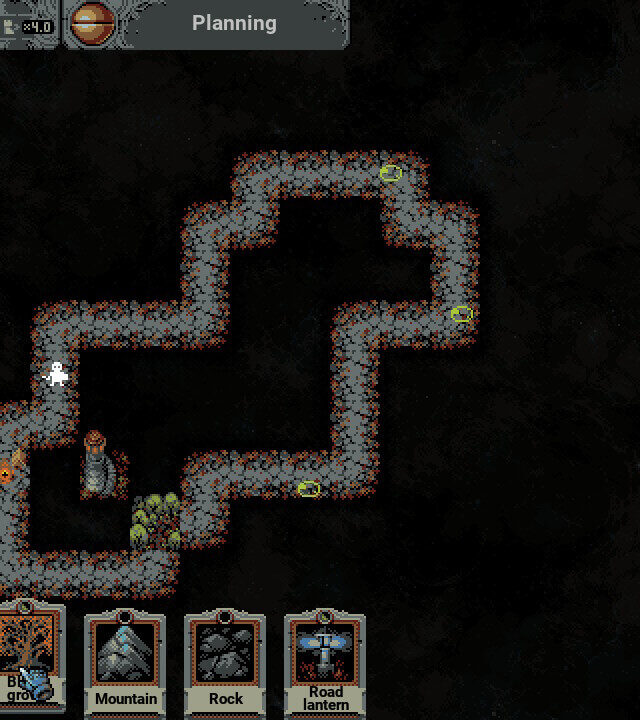The height and width of the screenshot is (720, 640).
Task: Toggle the Planning mode button
Action: [x=234, y=23]
